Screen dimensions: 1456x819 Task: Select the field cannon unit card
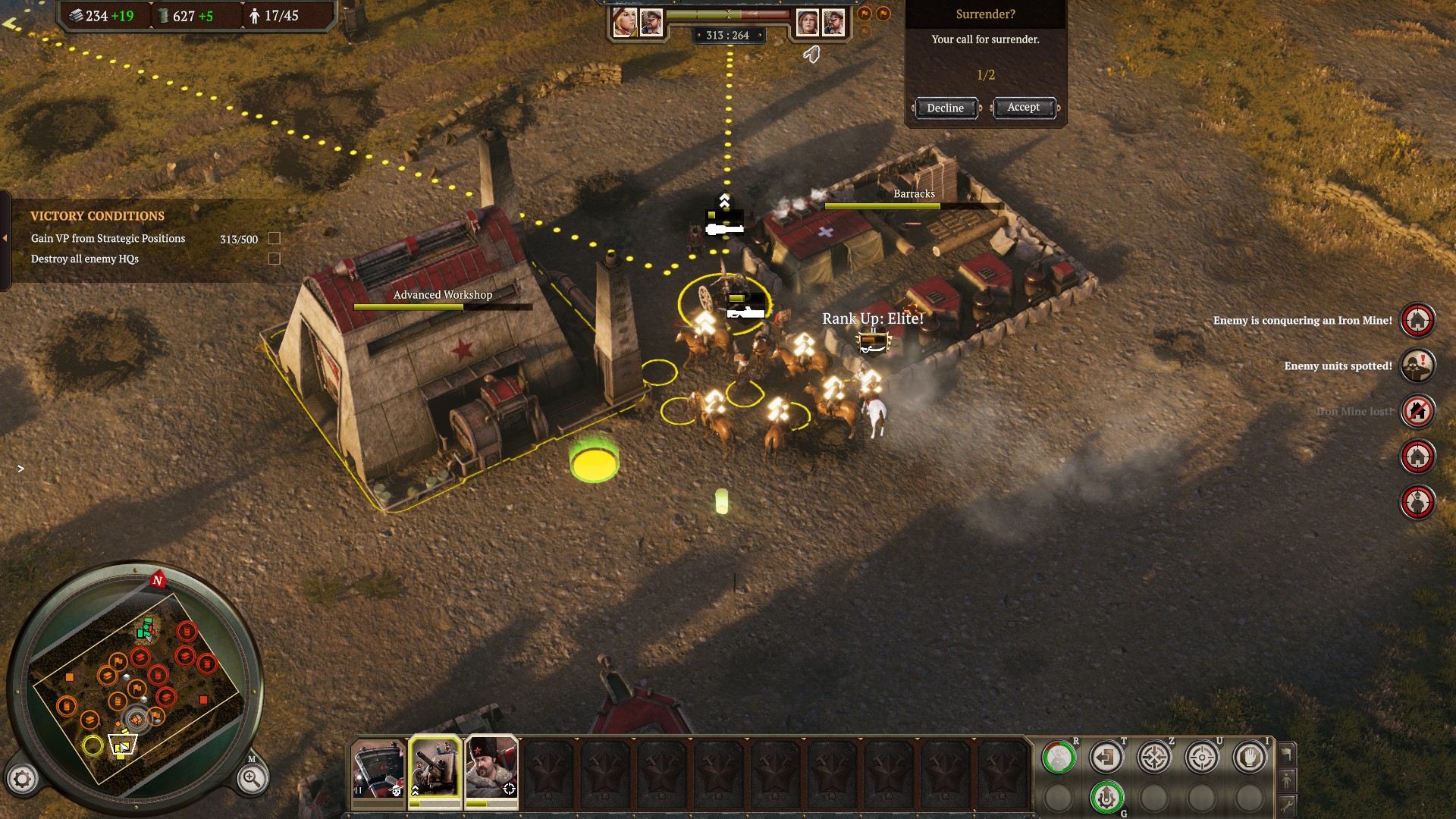tap(435, 769)
